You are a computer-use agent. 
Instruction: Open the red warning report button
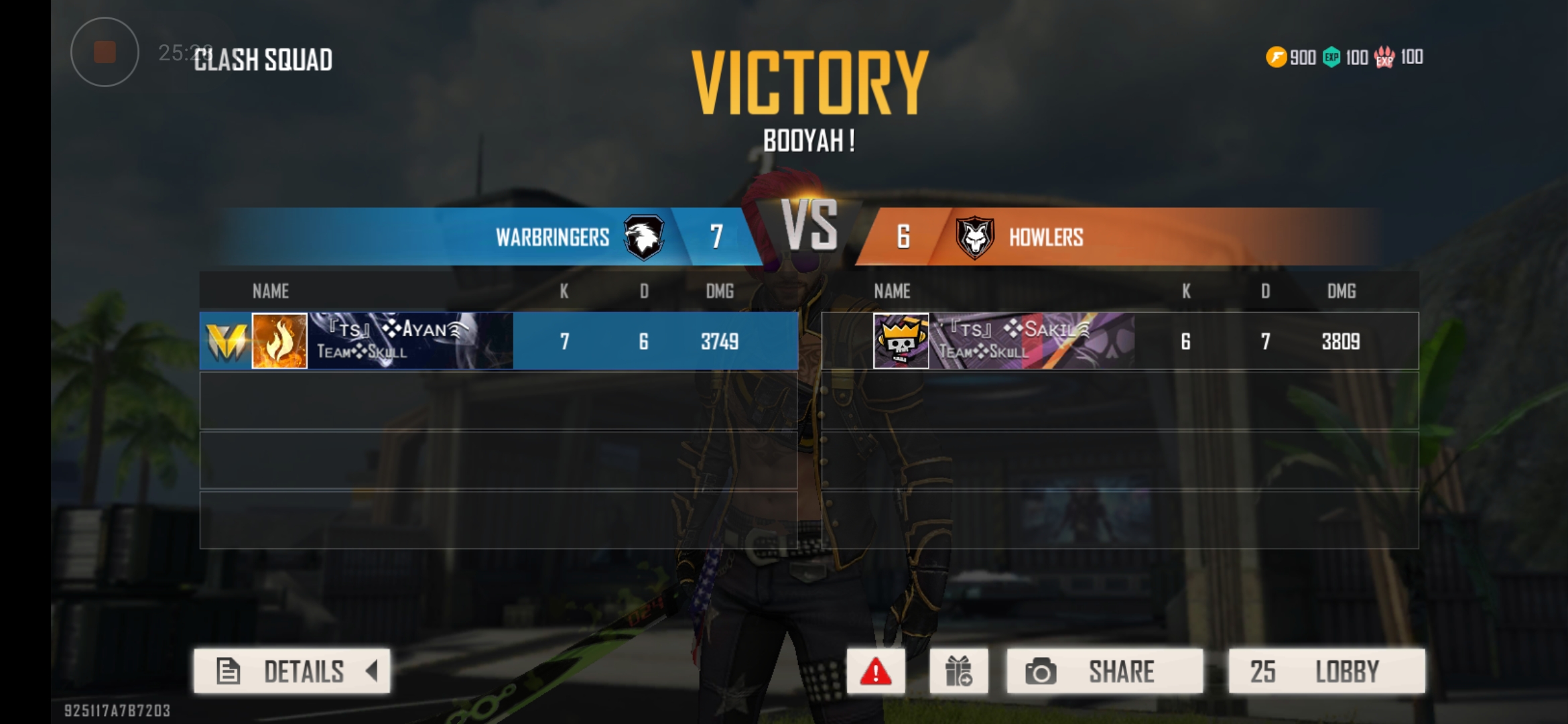point(875,671)
